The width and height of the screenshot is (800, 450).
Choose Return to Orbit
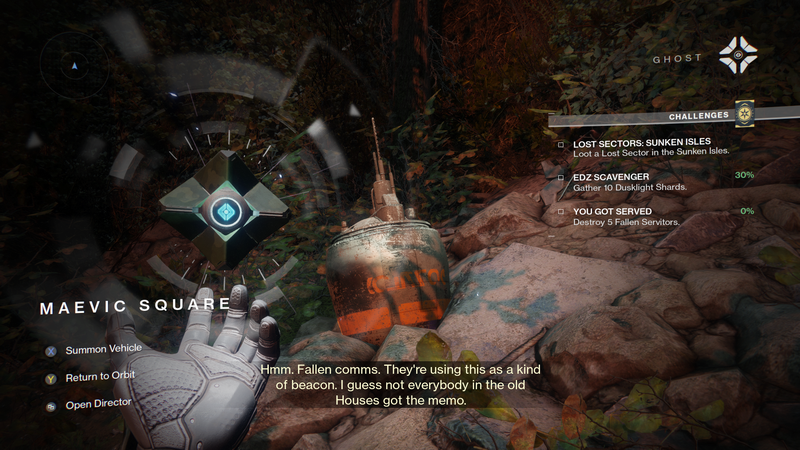[98, 376]
